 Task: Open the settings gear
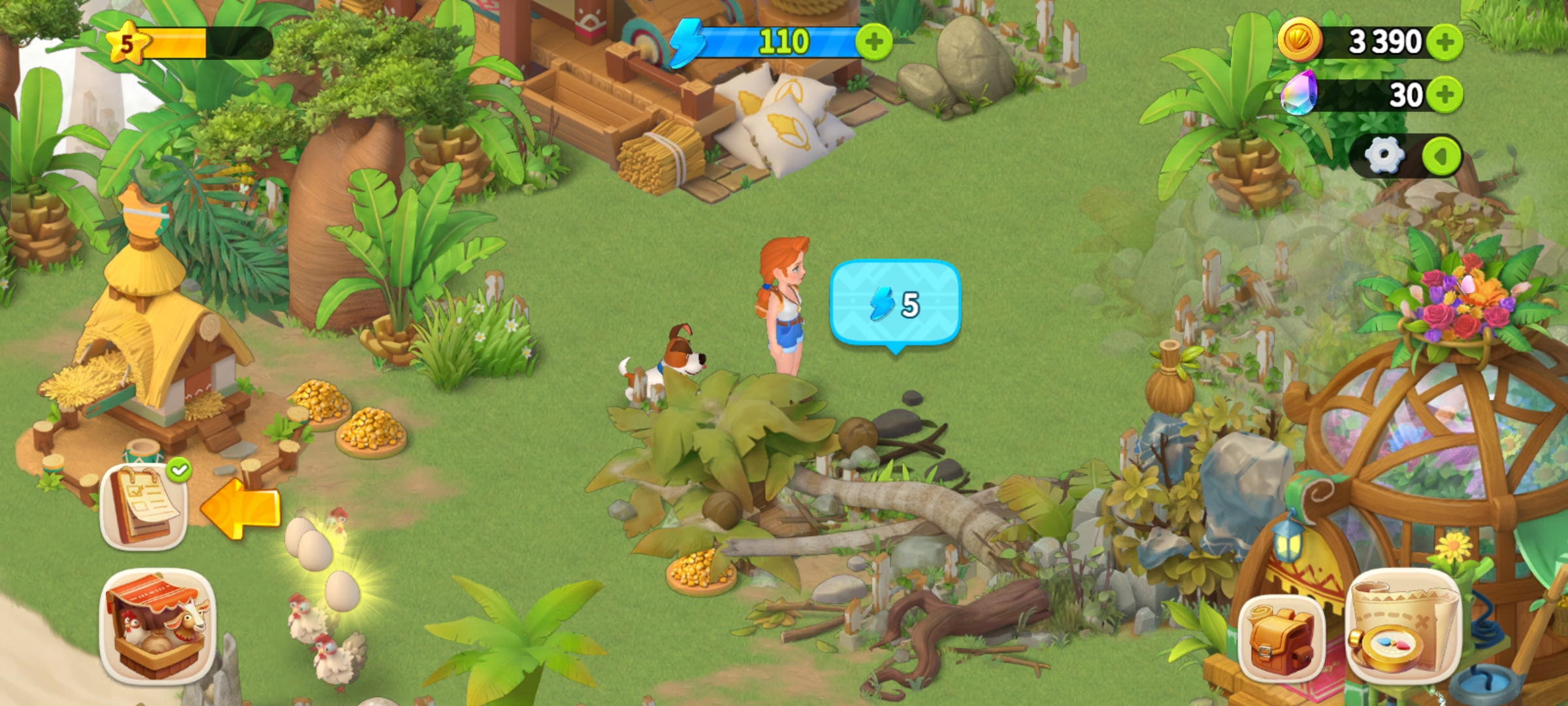1384,156
